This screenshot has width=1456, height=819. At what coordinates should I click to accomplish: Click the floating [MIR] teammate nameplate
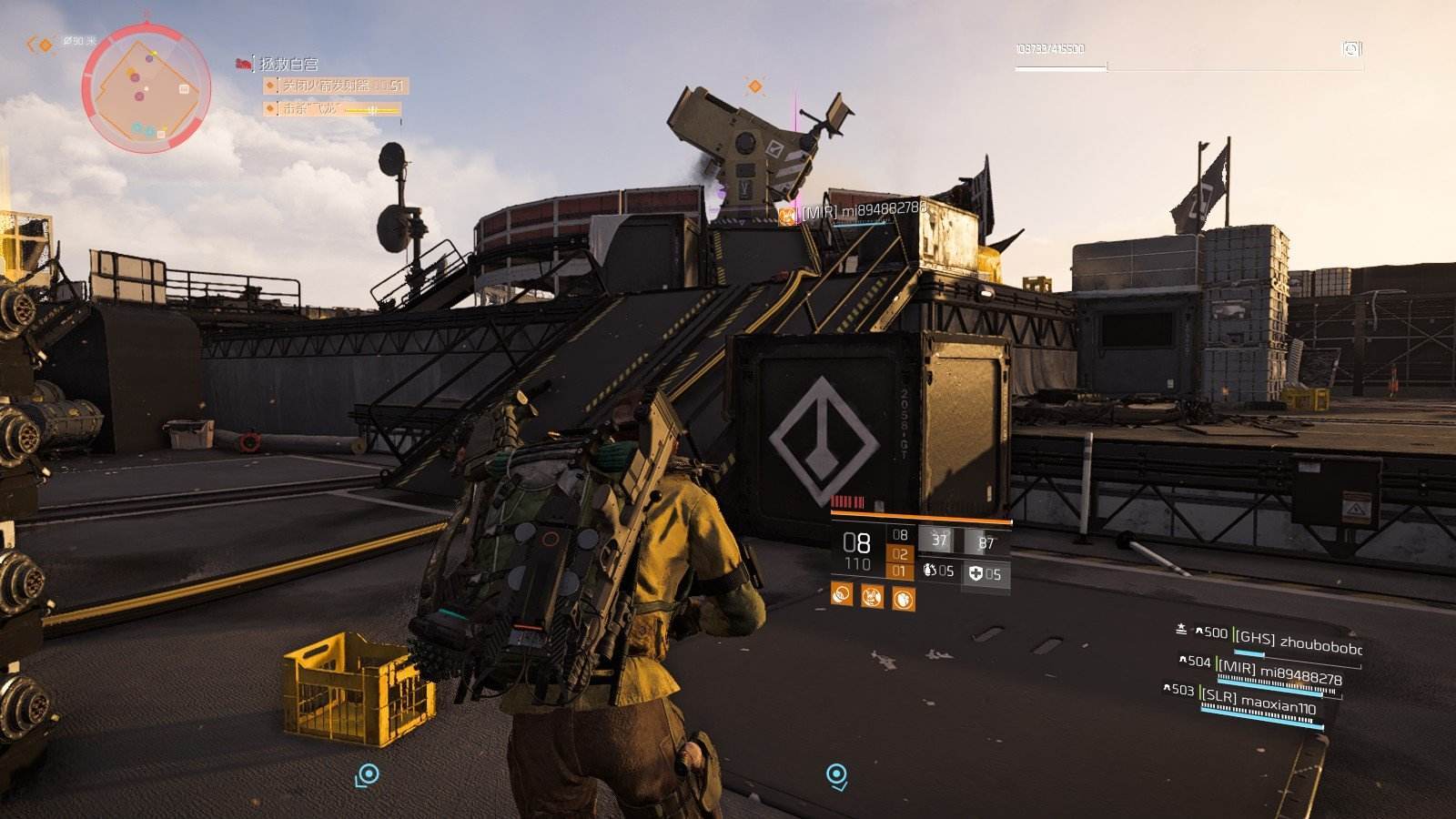(857, 212)
